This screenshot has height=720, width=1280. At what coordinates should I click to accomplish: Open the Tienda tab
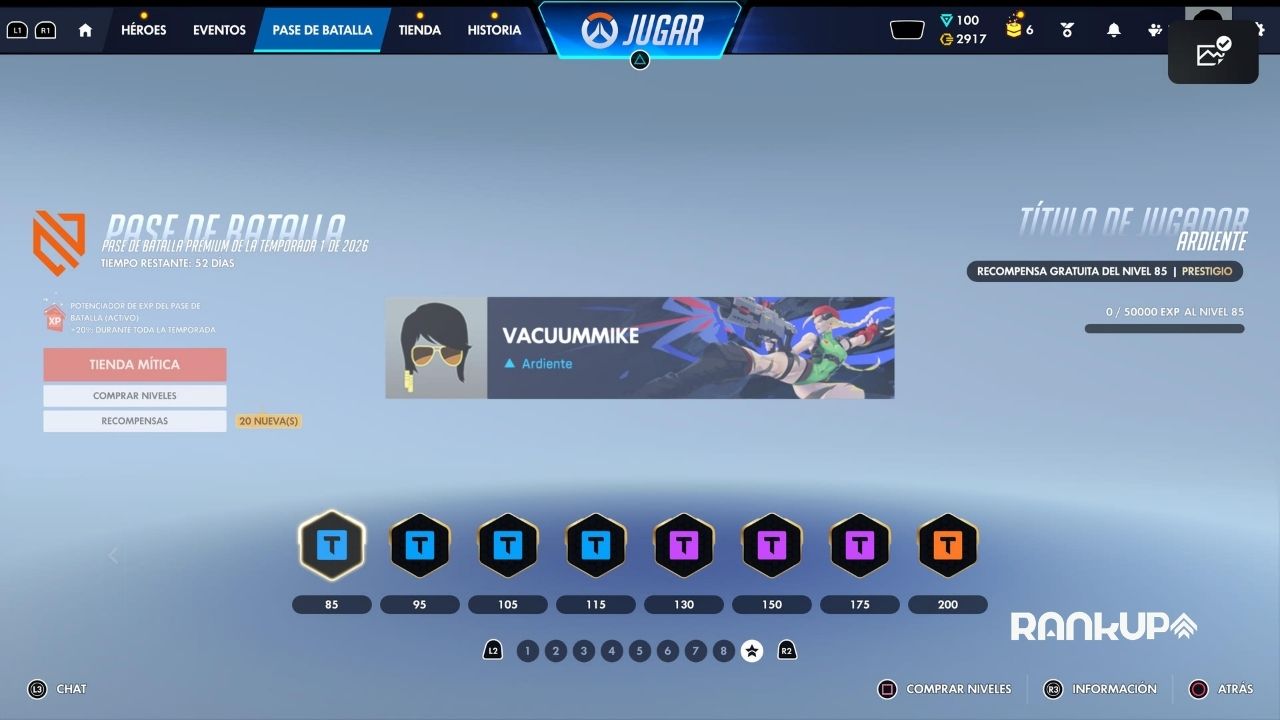419,30
